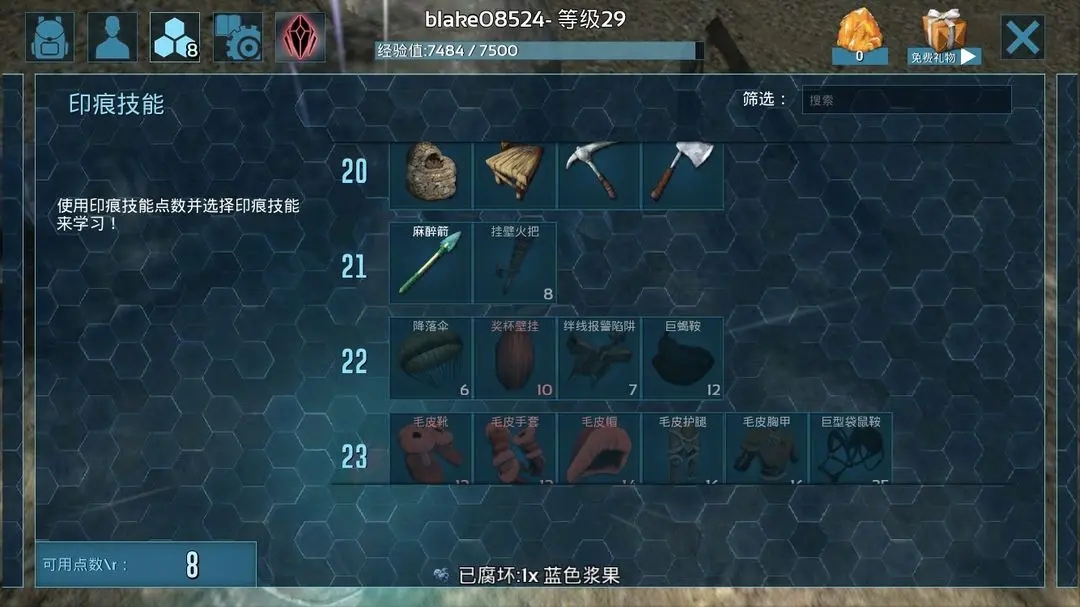Select the pickaxe engram
Viewport: 1080px width, 607px height.
pos(598,173)
